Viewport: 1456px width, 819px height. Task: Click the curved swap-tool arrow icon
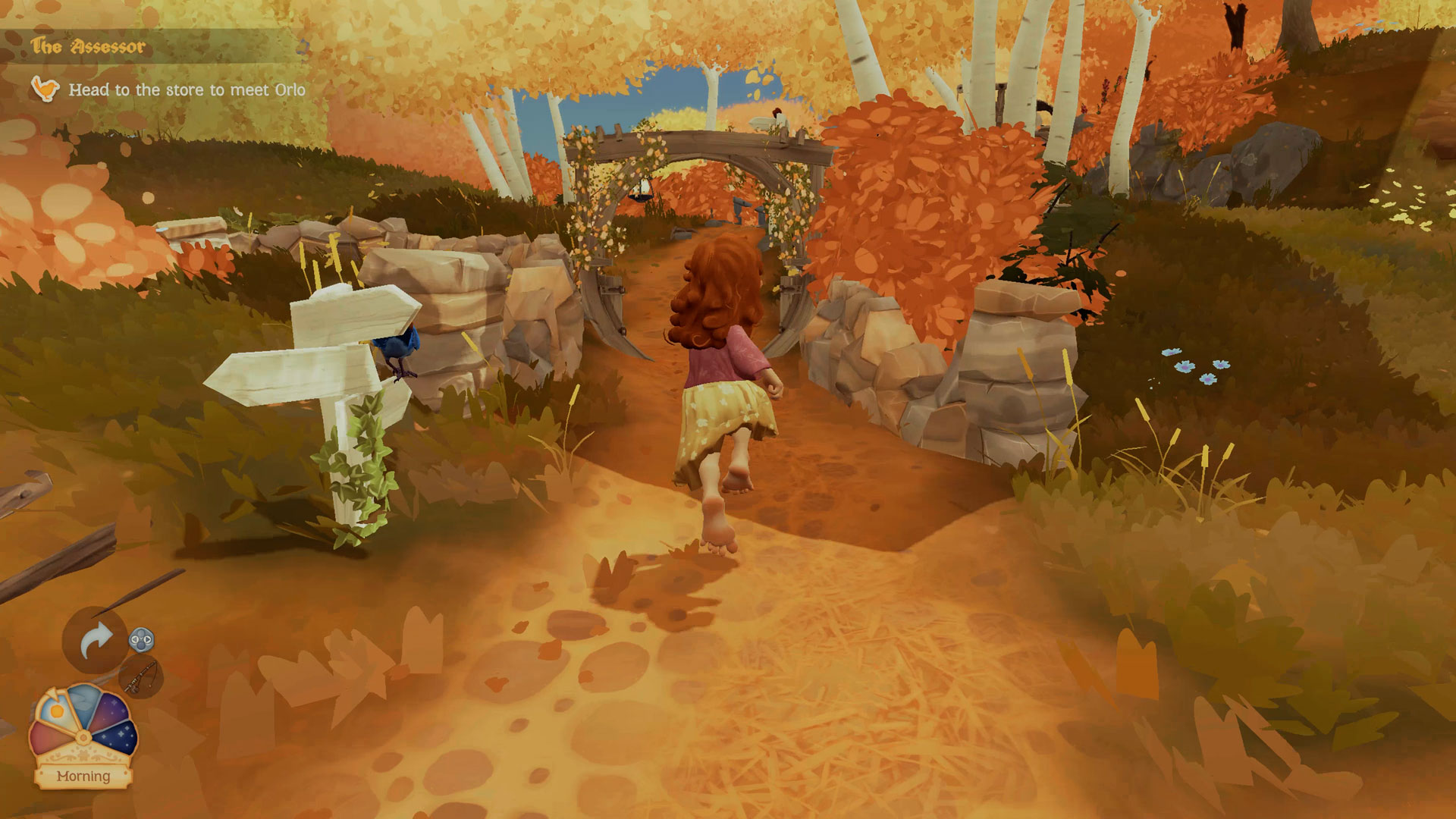pos(96,637)
